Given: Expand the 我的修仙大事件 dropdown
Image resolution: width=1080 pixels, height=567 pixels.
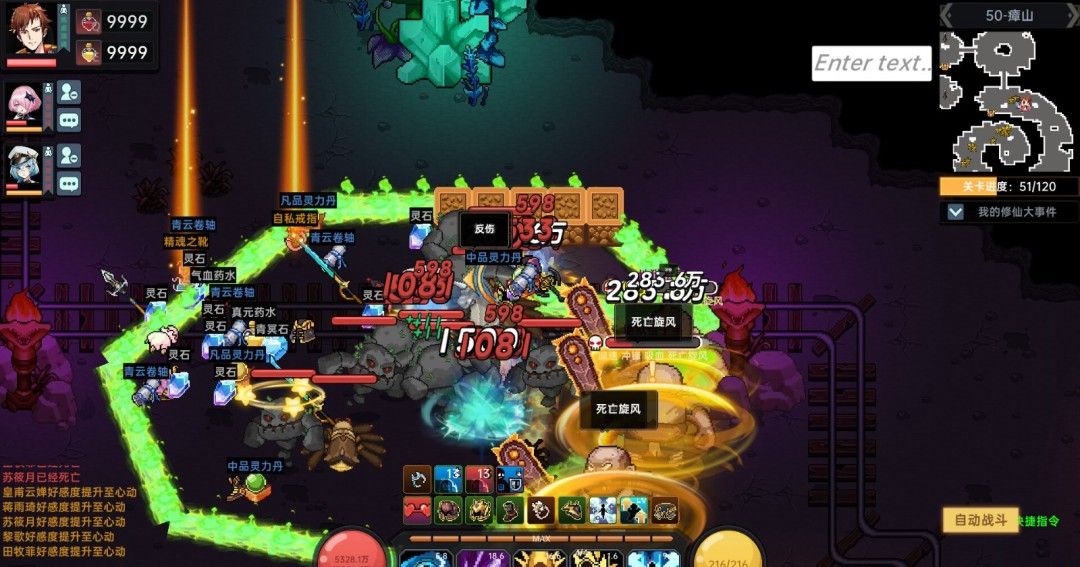Looking at the screenshot, I should point(956,212).
